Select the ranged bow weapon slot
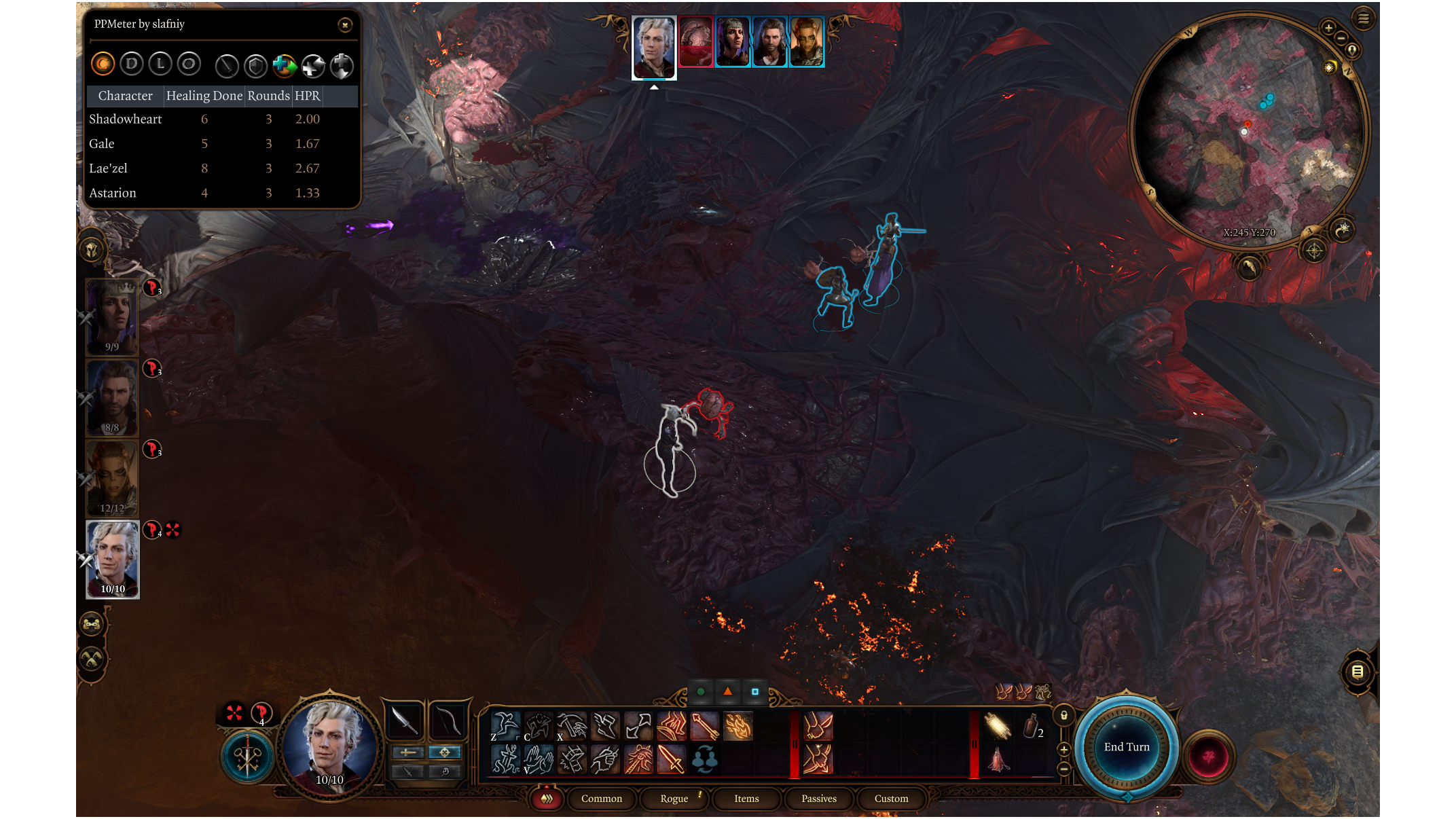The width and height of the screenshot is (1456, 819). pyautogui.click(x=448, y=721)
